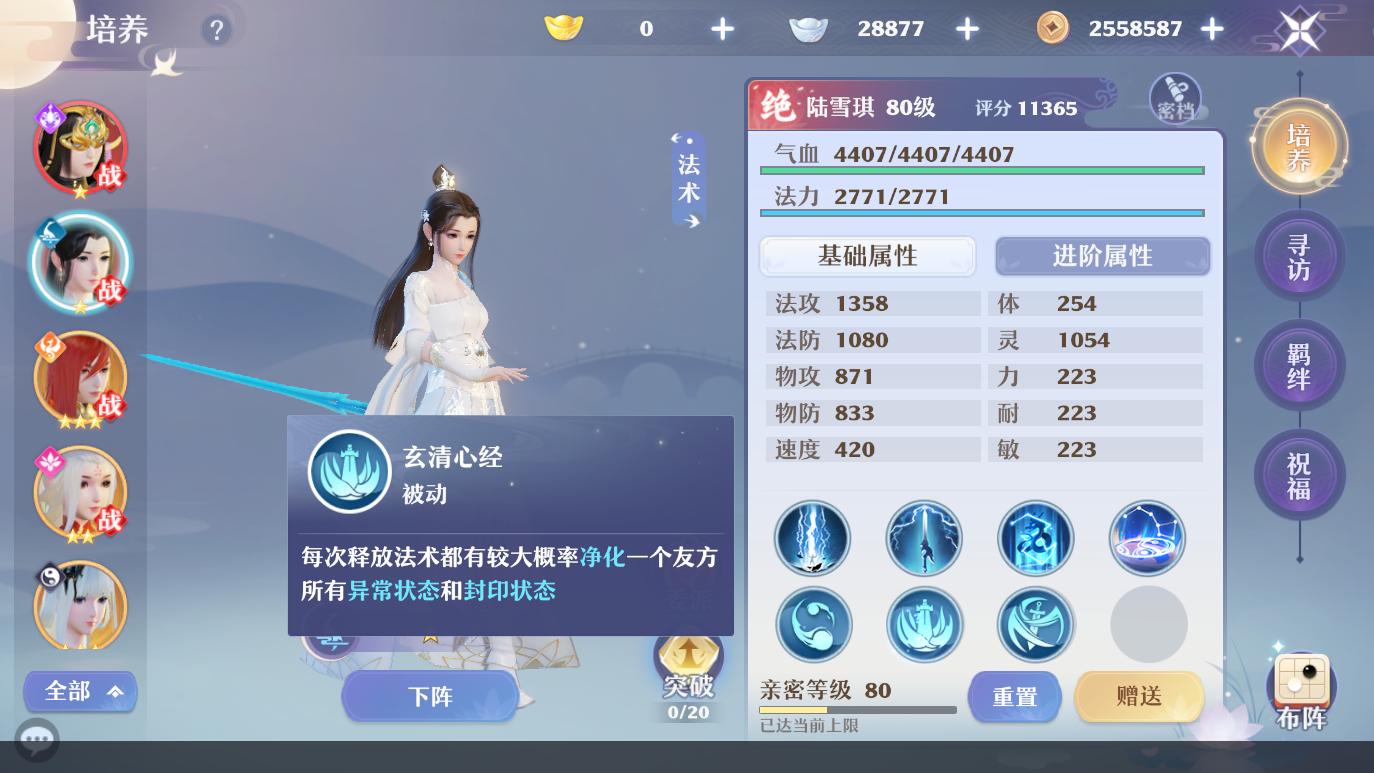Image resolution: width=1374 pixels, height=773 pixels.
Task: Collapse the 全部 filter list
Action: [80, 691]
